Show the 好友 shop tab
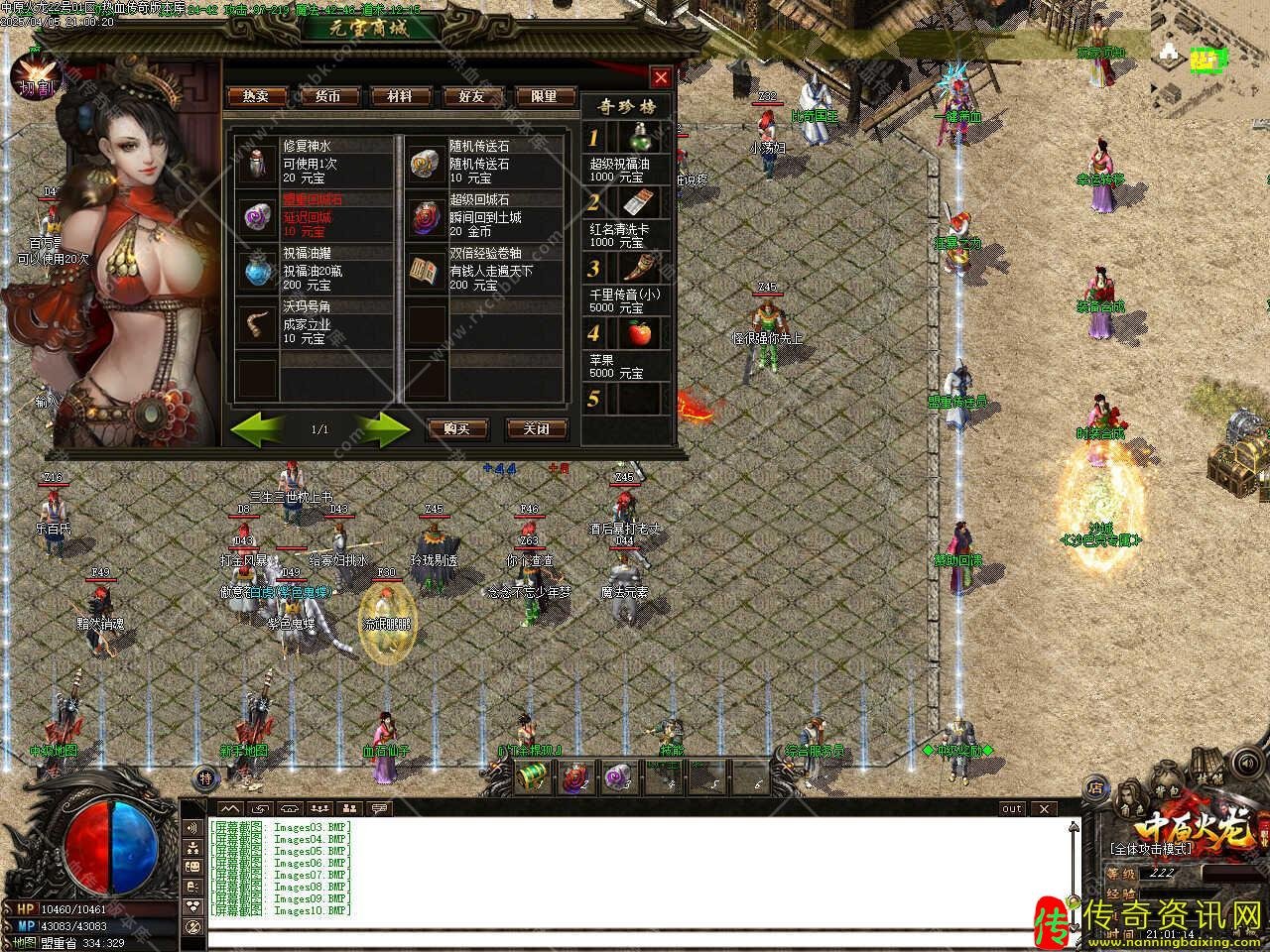Image resolution: width=1270 pixels, height=952 pixels. pyautogui.click(x=471, y=96)
